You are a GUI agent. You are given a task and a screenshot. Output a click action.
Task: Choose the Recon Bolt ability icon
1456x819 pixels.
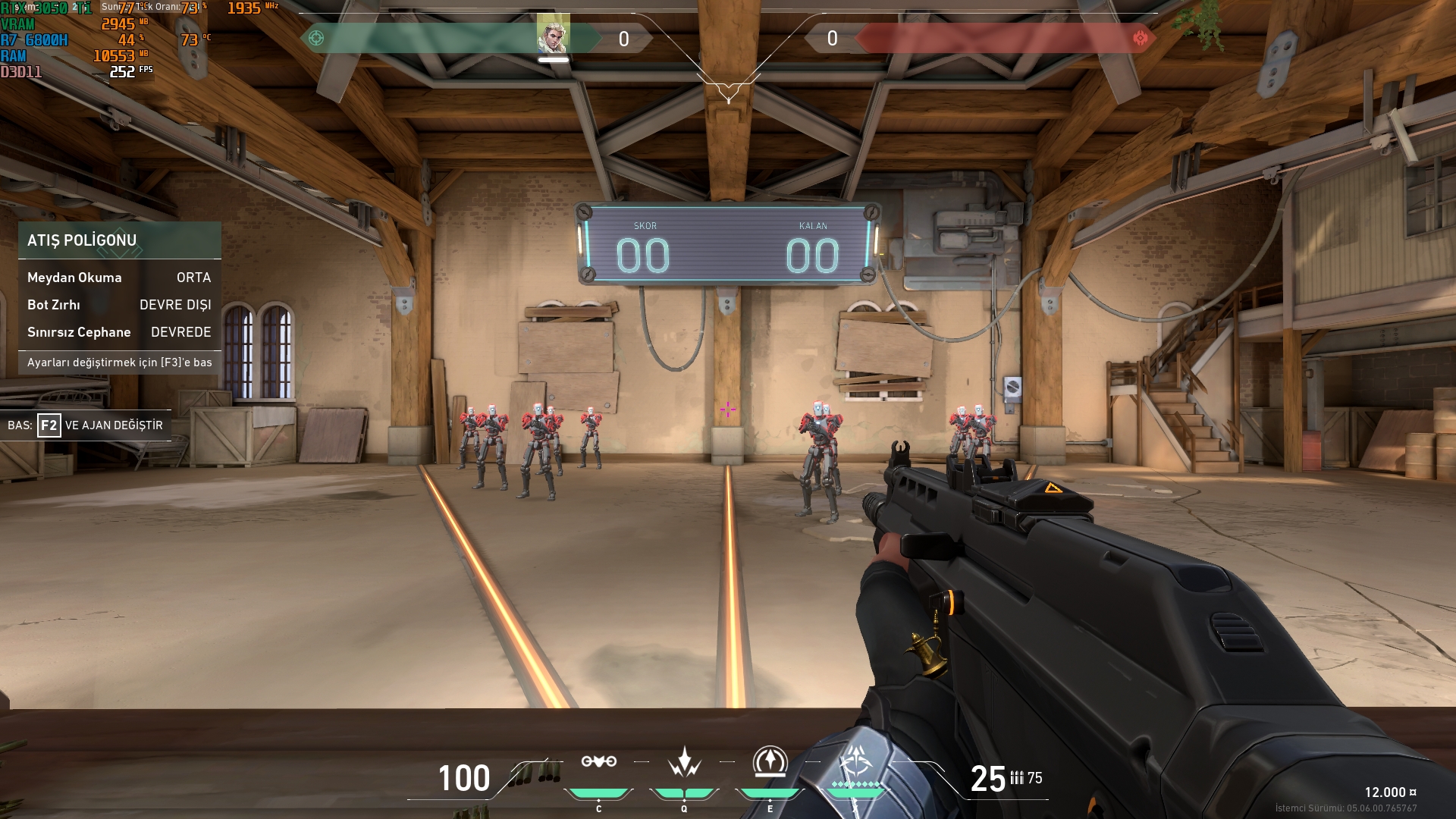point(770,761)
